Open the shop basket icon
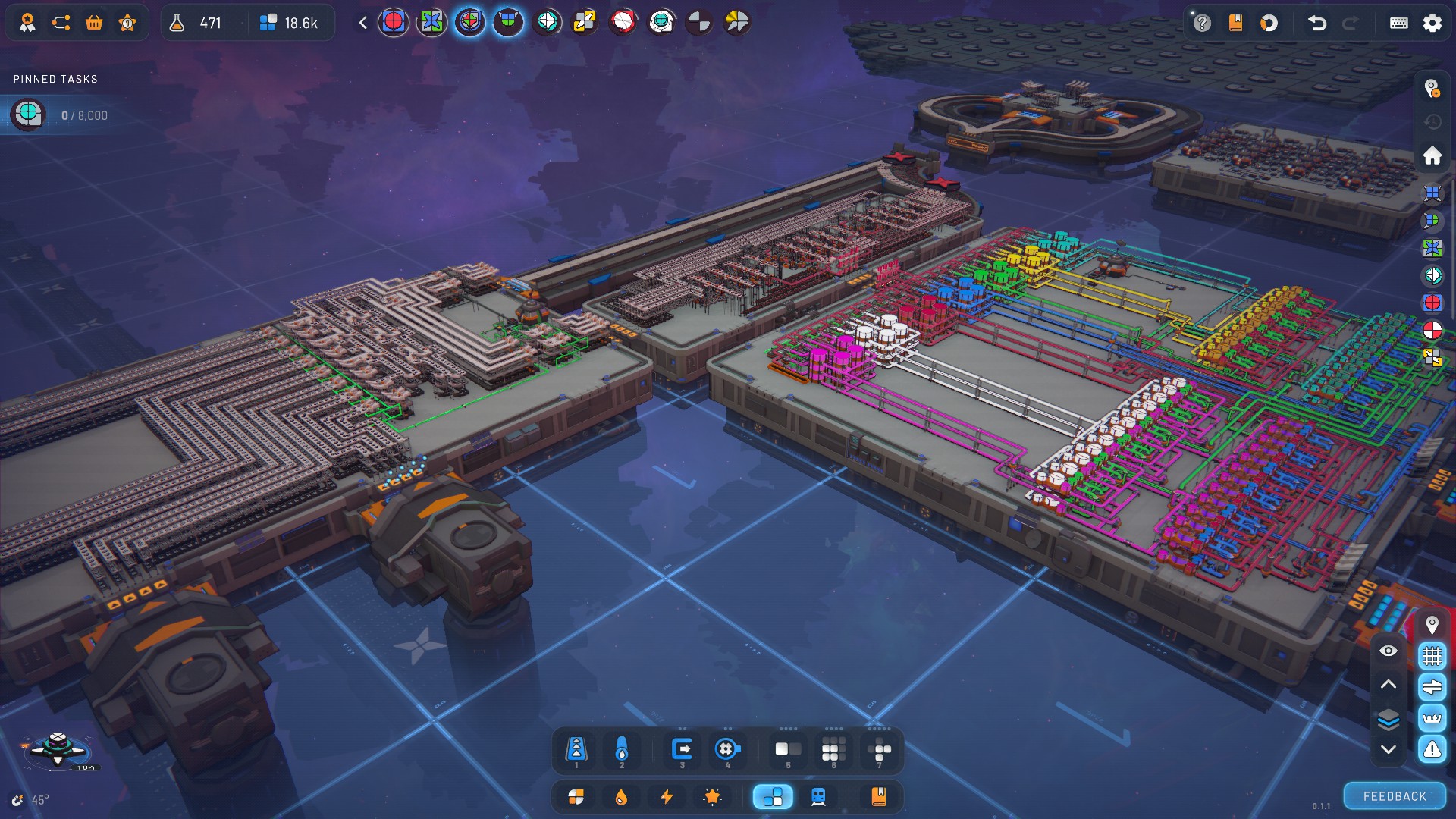The image size is (1456, 819). tap(94, 23)
